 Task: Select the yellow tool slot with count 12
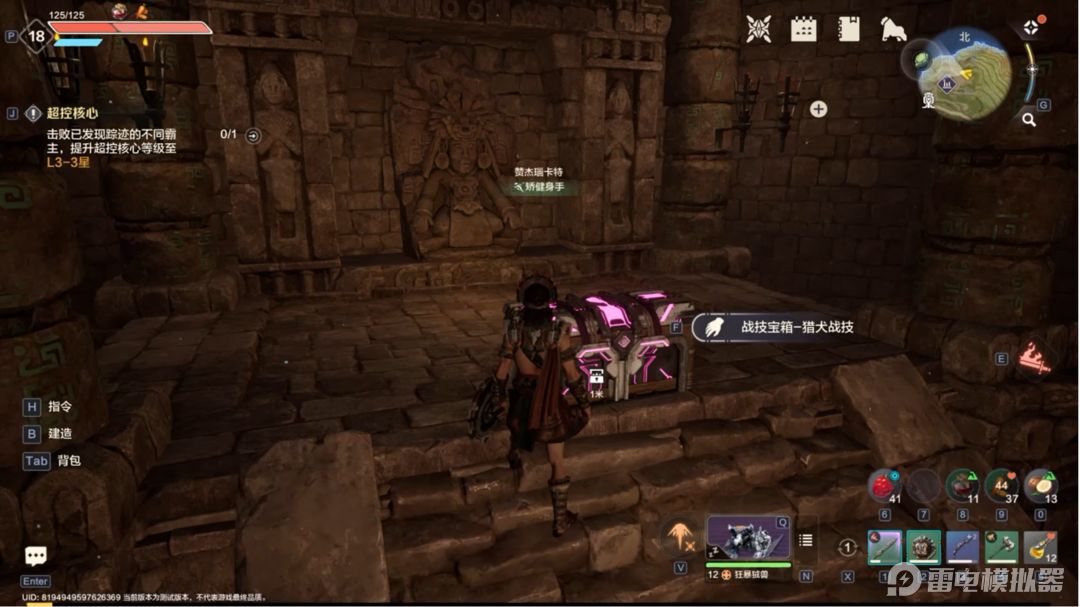[1040, 547]
